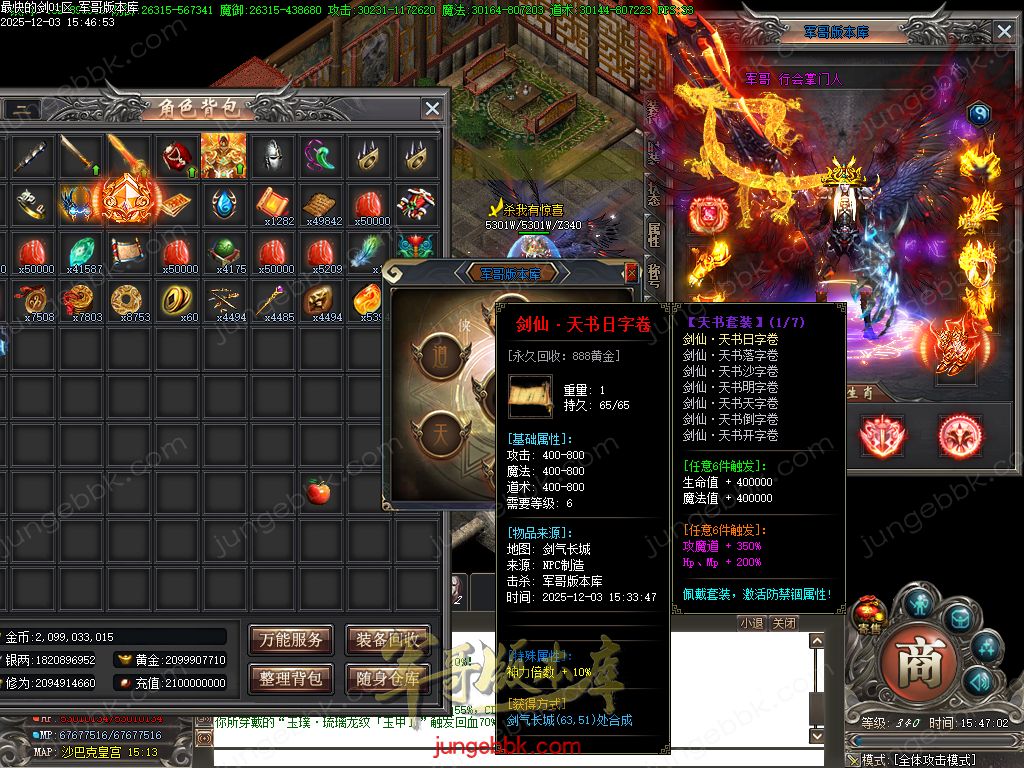Switch to the 属性 attributes tab
The image size is (1024, 768).
point(654,233)
